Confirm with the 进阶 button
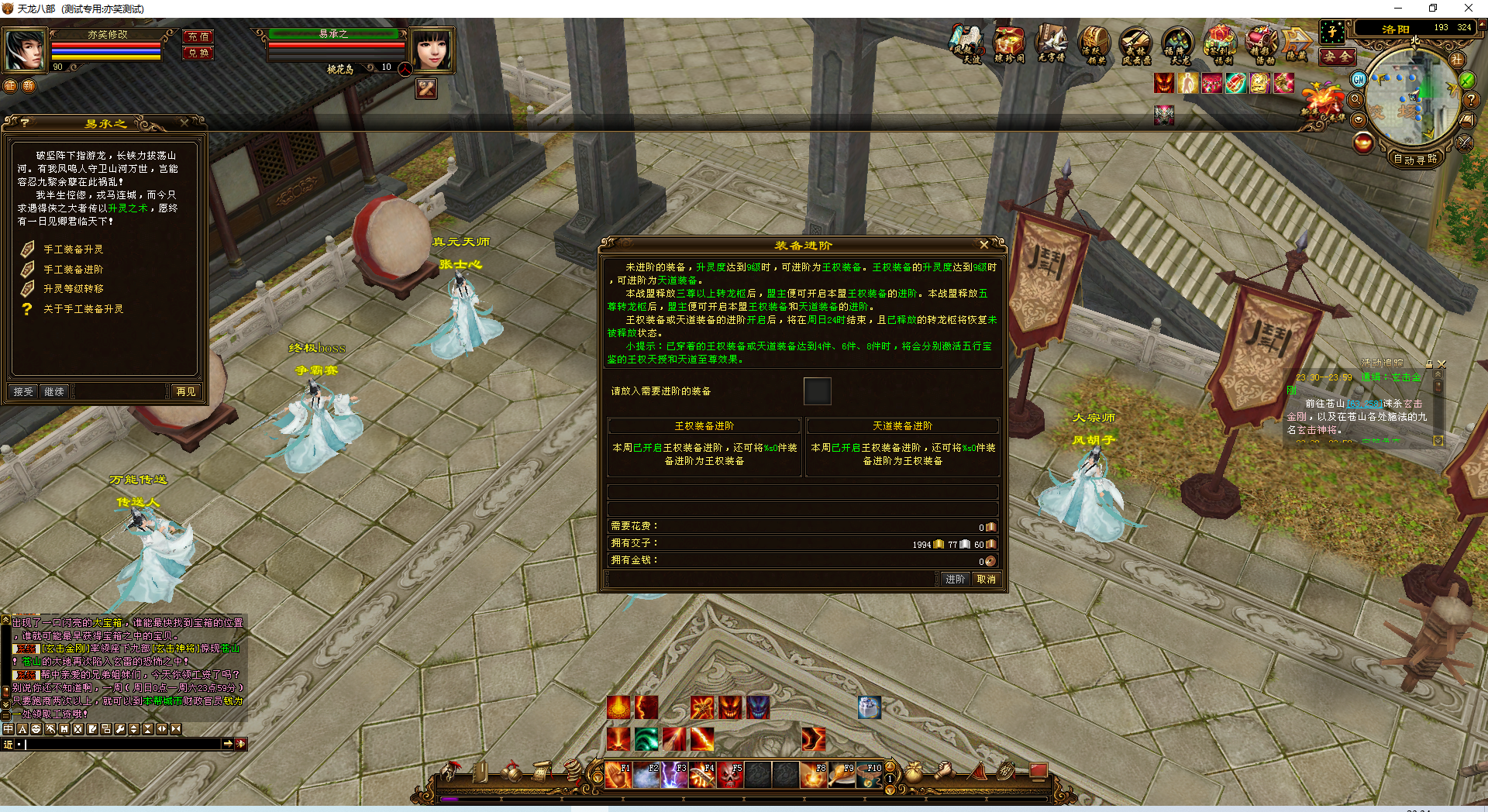This screenshot has height=812, width=1488. coord(955,580)
